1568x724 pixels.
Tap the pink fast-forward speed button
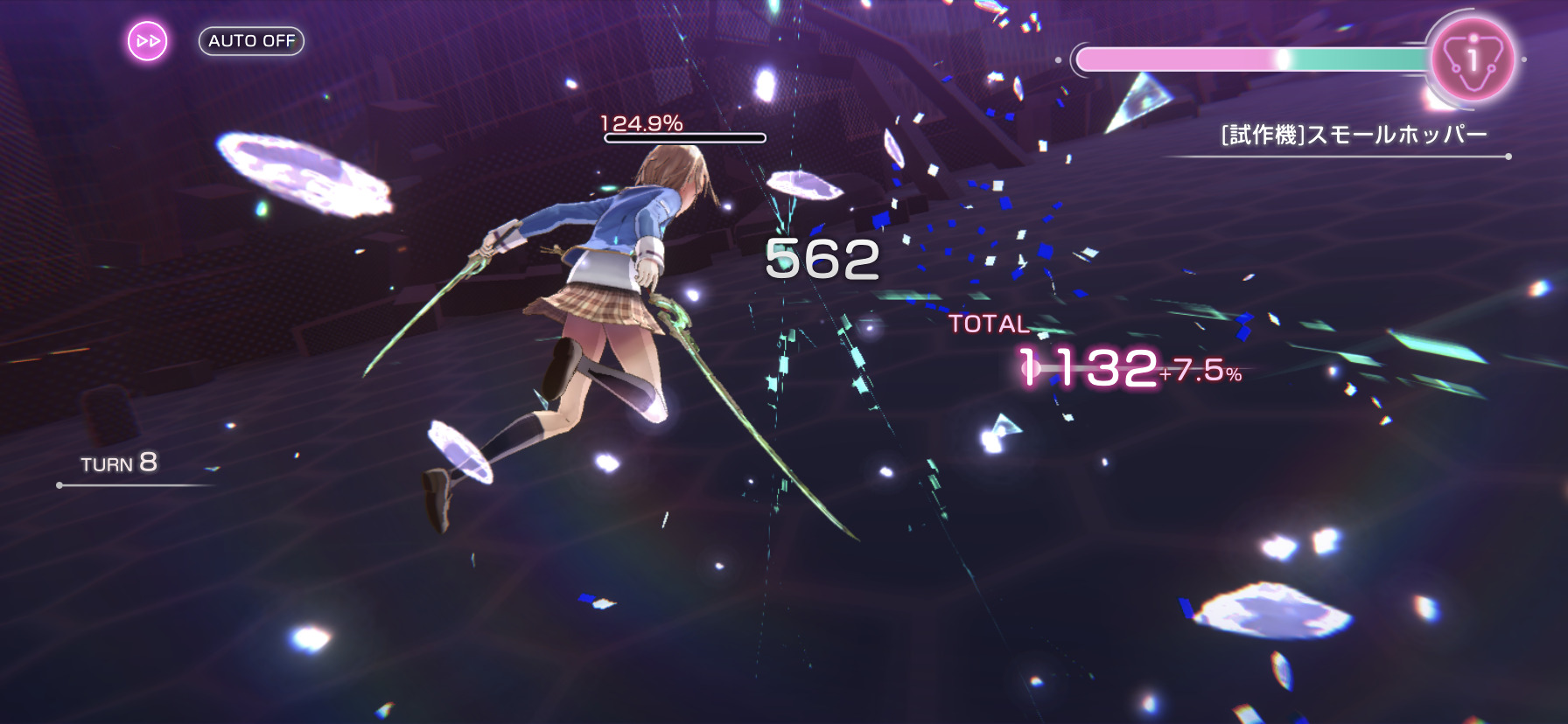tap(148, 41)
